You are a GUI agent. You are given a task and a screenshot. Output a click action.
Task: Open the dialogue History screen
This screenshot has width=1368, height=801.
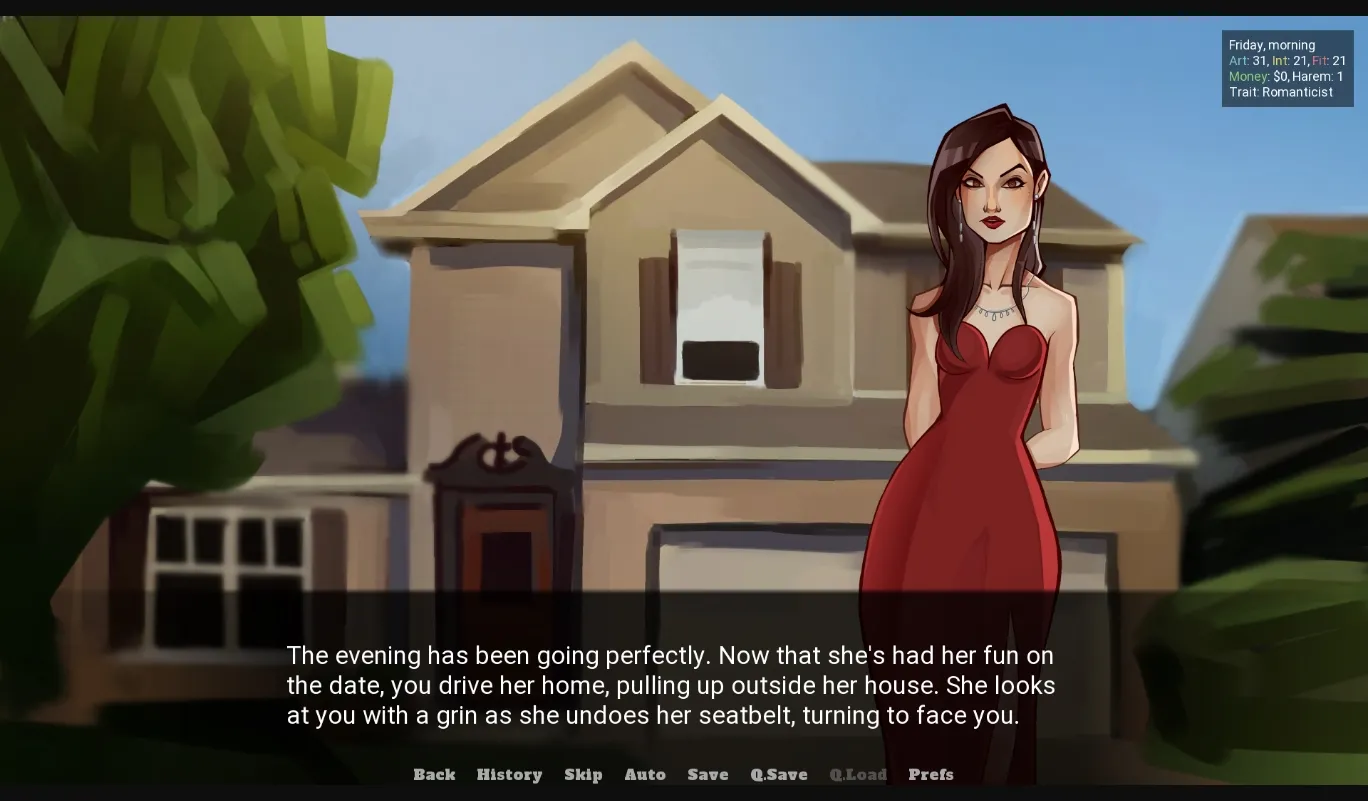click(509, 774)
